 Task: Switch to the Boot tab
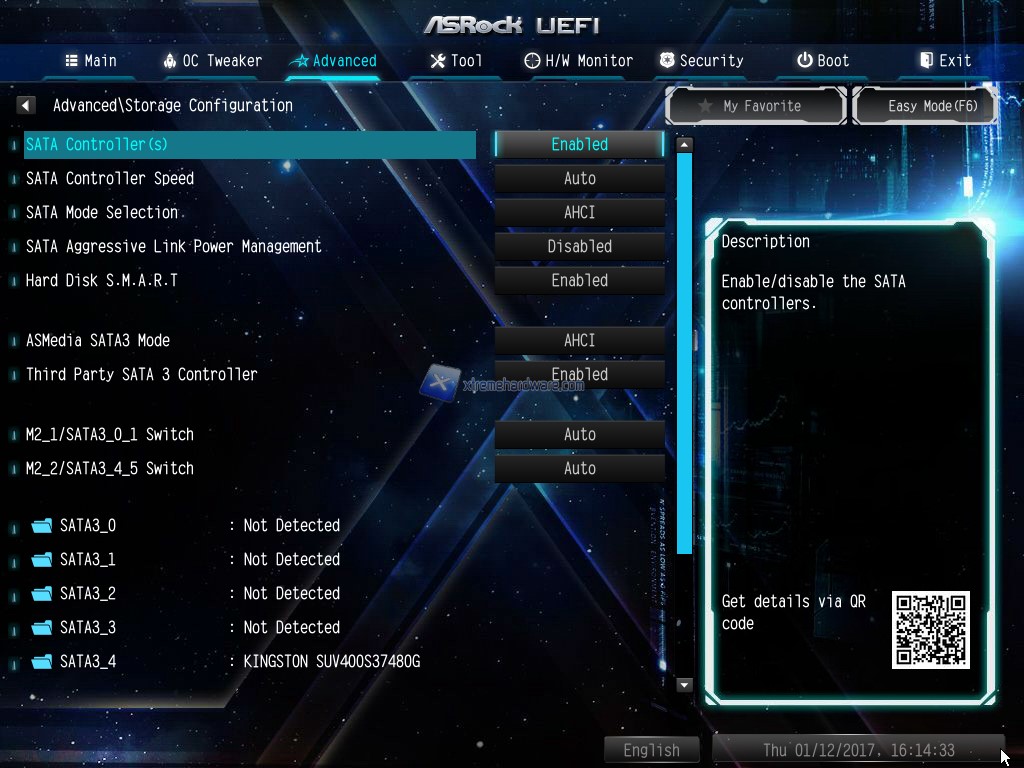[x=823, y=61]
